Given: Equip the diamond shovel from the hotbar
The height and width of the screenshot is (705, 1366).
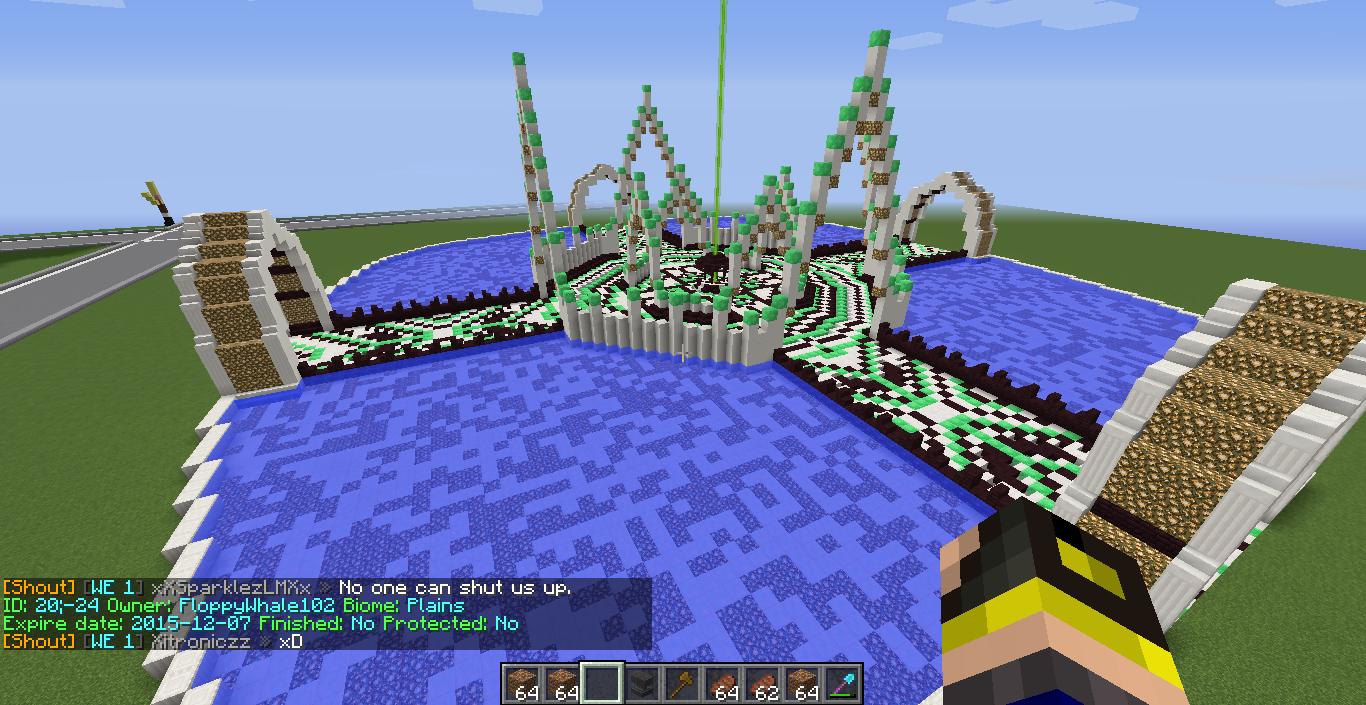Looking at the screenshot, I should [x=842, y=684].
